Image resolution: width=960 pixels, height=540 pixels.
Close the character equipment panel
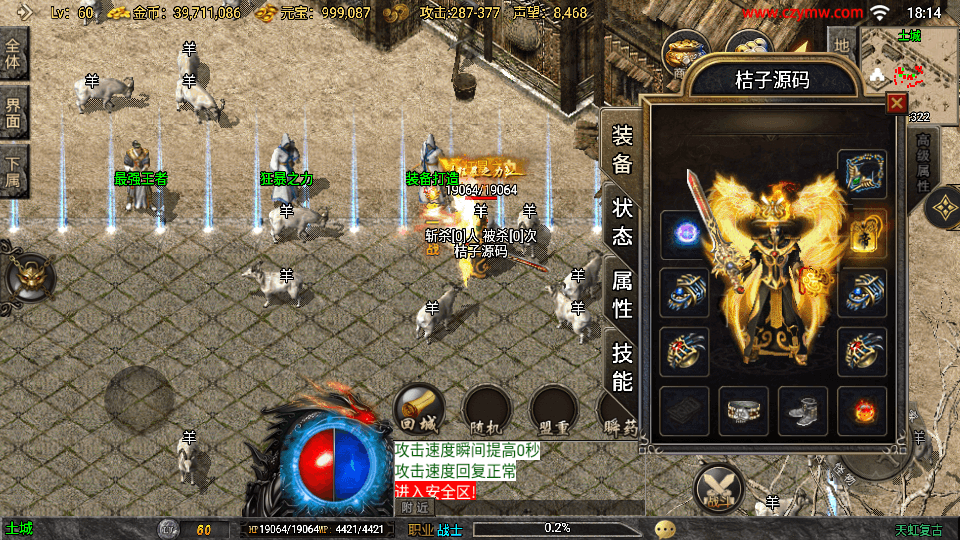click(x=896, y=103)
